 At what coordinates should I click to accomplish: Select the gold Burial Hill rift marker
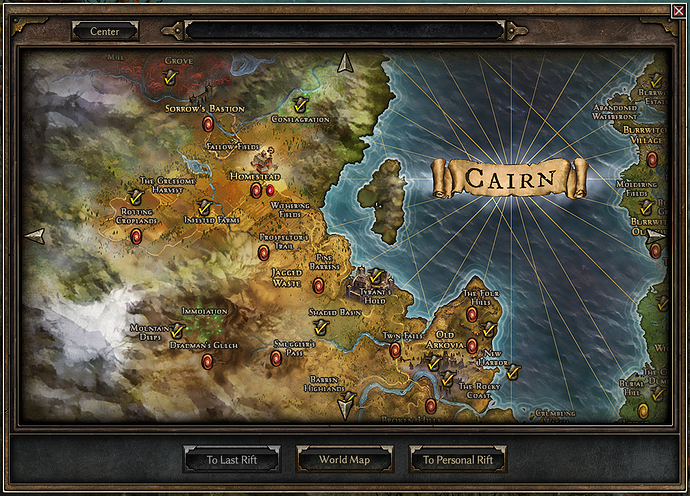(x=643, y=411)
